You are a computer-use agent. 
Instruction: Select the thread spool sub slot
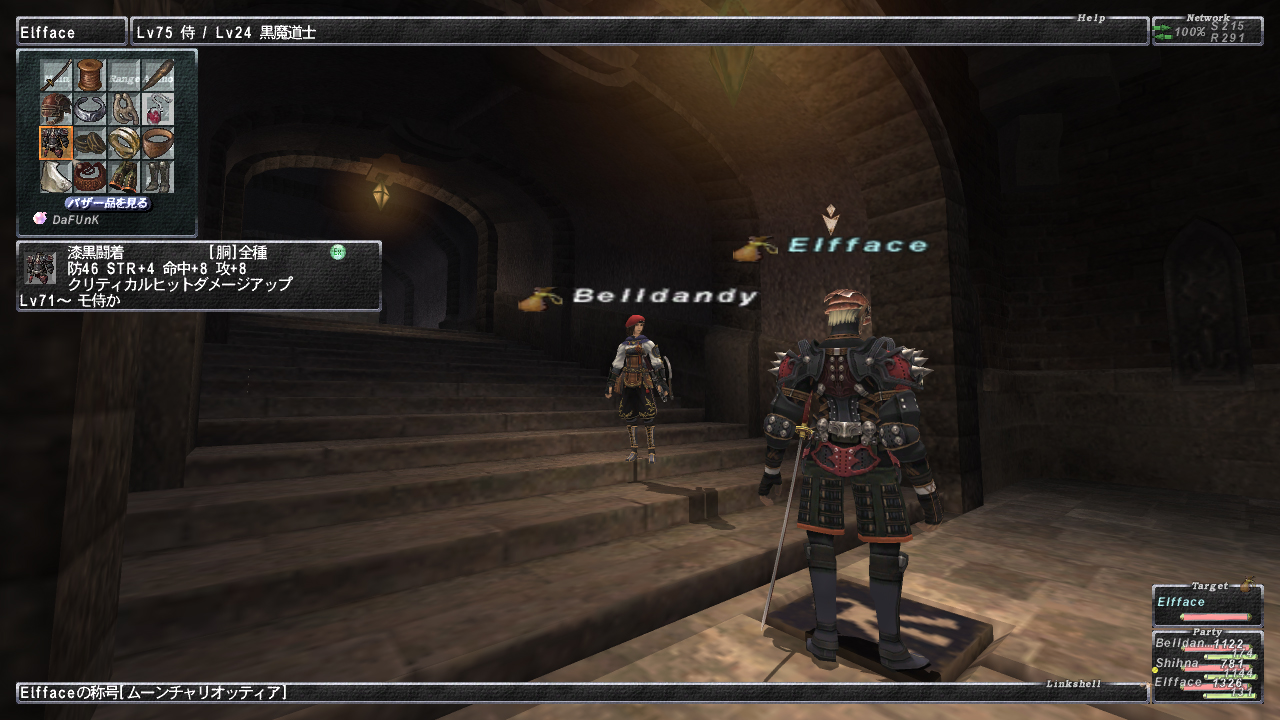(x=90, y=75)
